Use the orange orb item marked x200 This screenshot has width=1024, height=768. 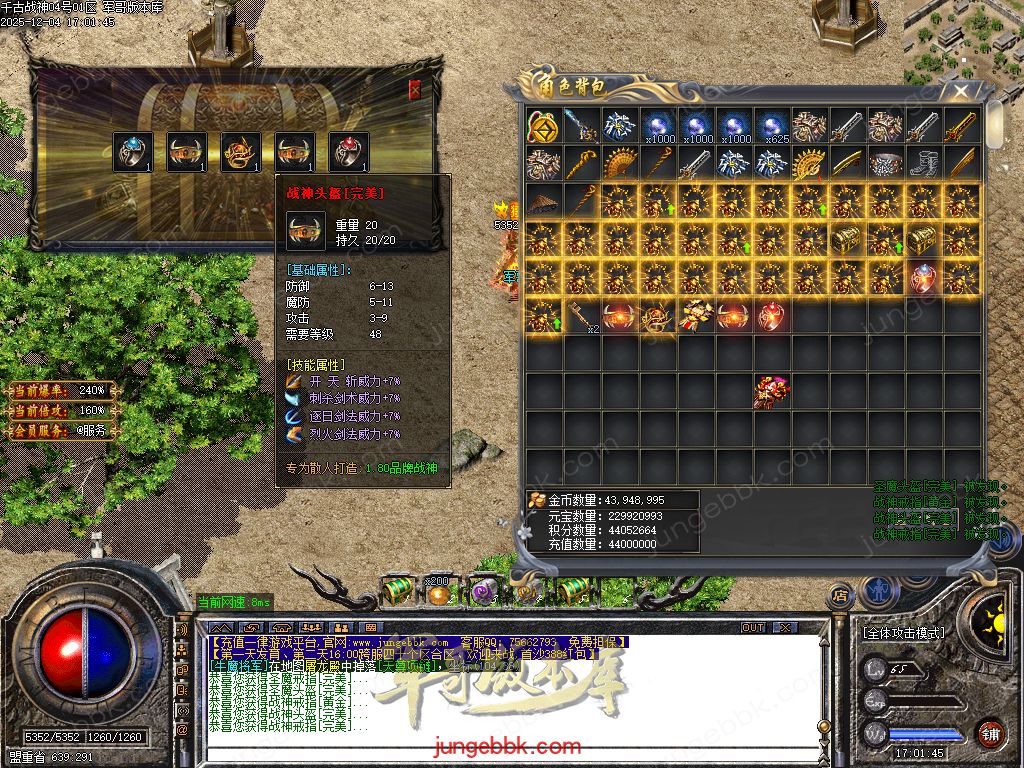(x=438, y=593)
